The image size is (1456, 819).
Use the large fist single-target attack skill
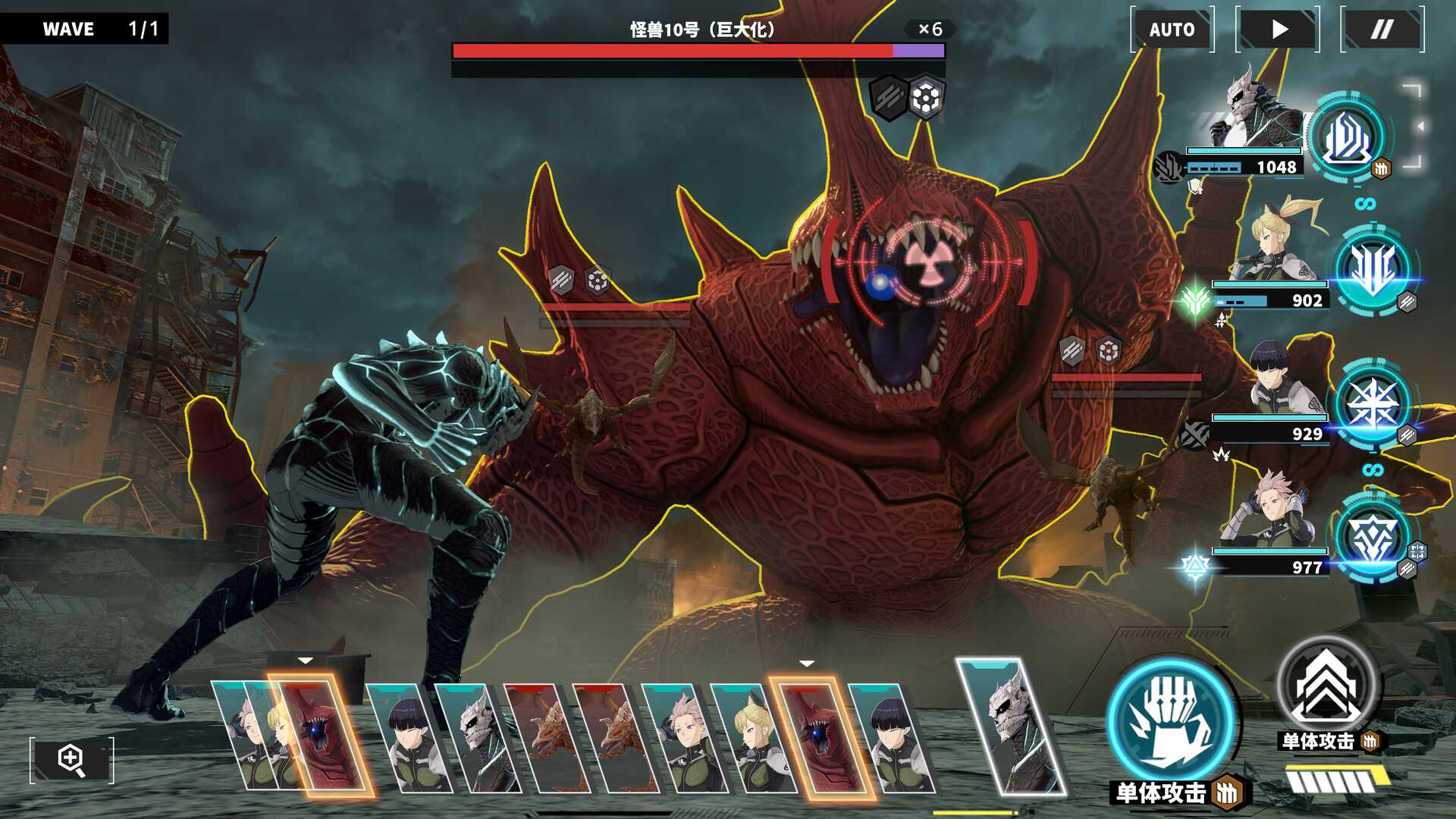[1170, 721]
